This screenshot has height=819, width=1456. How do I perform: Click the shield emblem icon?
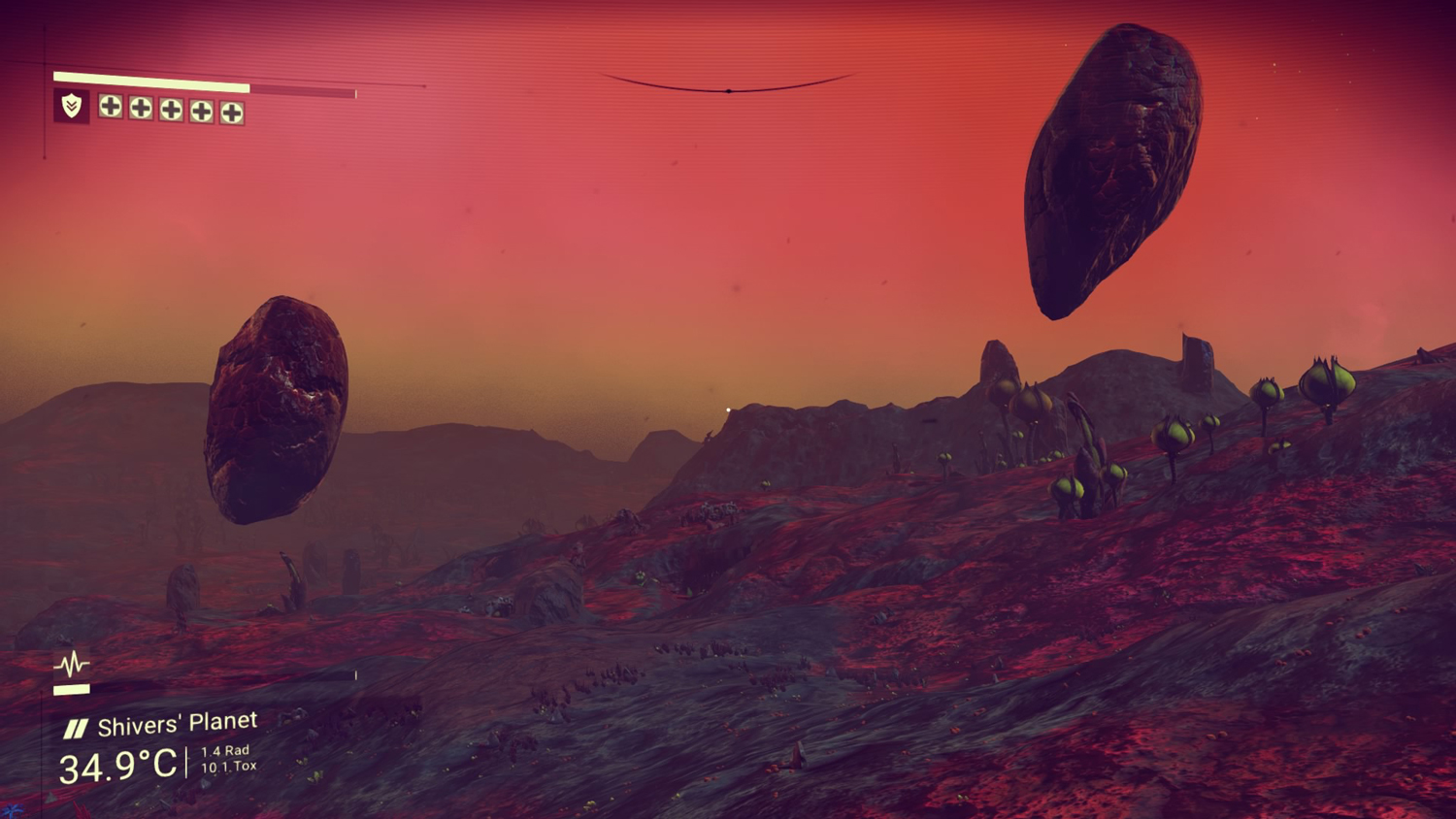[72, 106]
